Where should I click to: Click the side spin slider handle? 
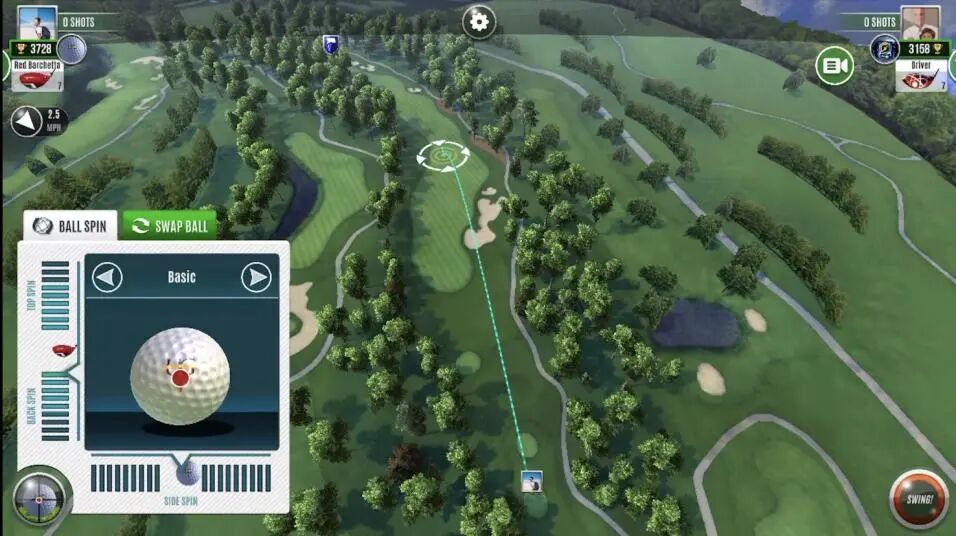click(x=187, y=471)
